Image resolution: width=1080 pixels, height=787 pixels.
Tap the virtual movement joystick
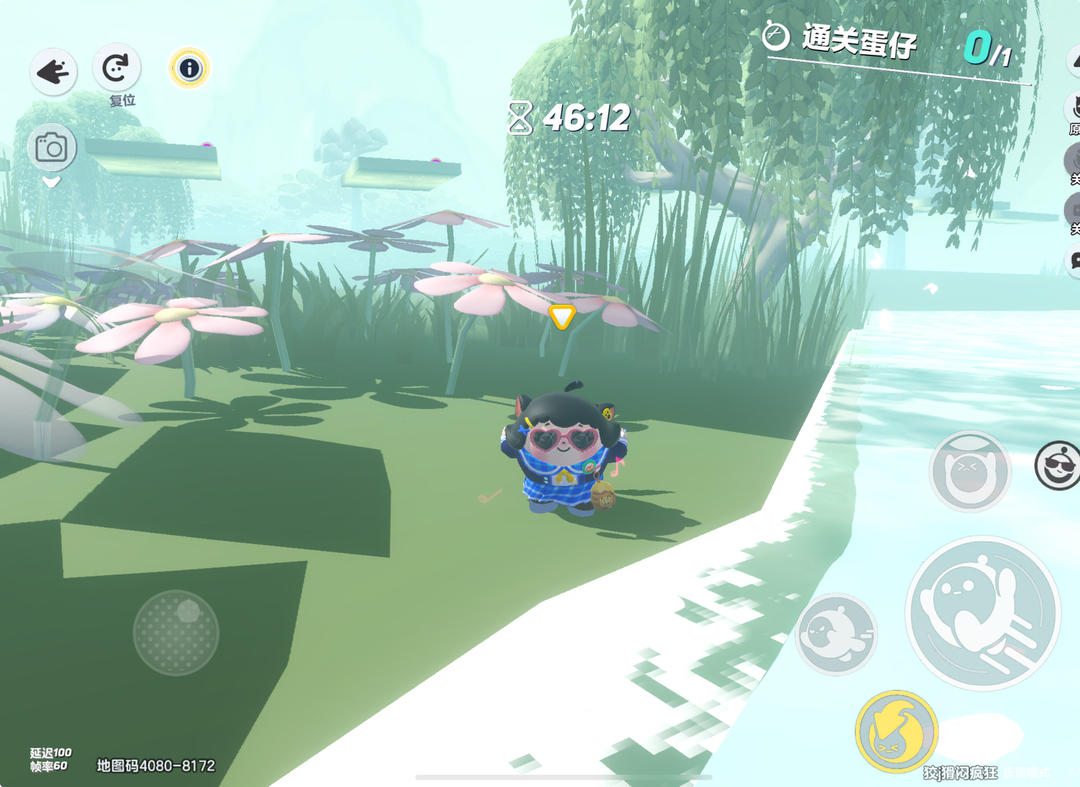click(x=176, y=632)
